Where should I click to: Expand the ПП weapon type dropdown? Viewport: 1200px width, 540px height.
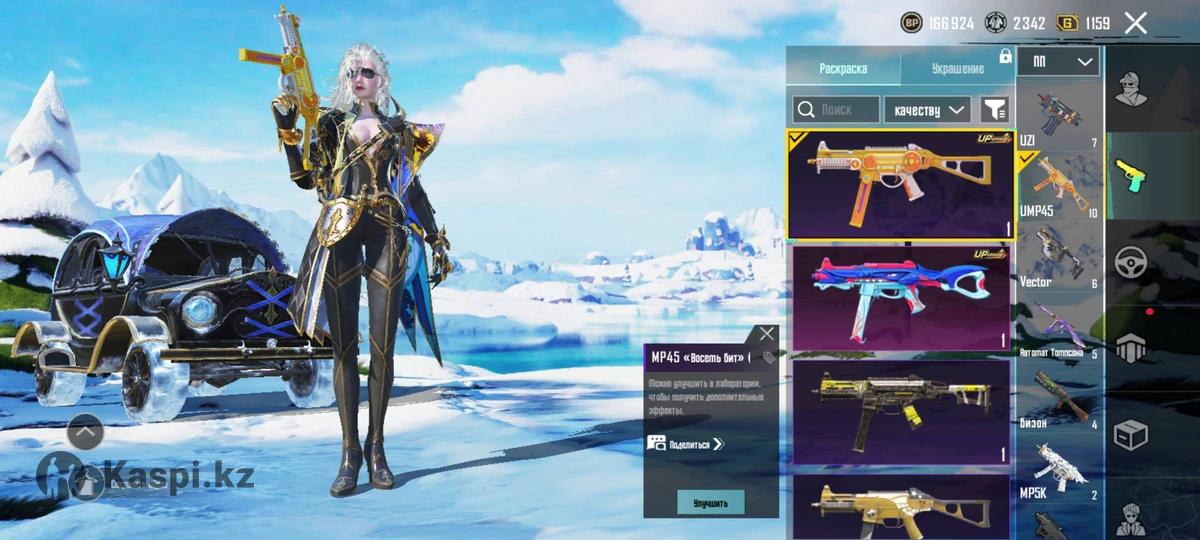pyautogui.click(x=1058, y=62)
